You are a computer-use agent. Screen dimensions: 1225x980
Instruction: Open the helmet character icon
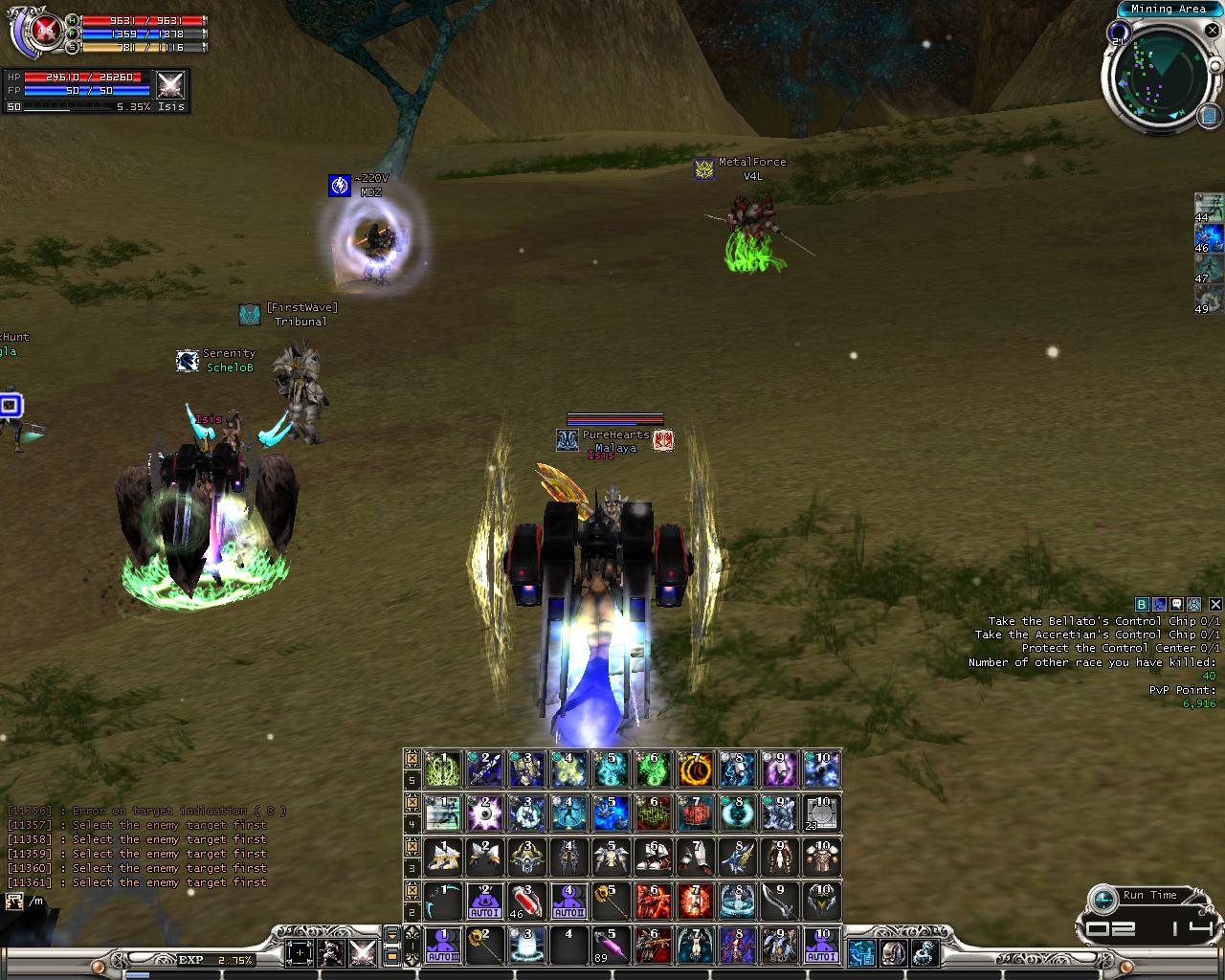(x=894, y=953)
